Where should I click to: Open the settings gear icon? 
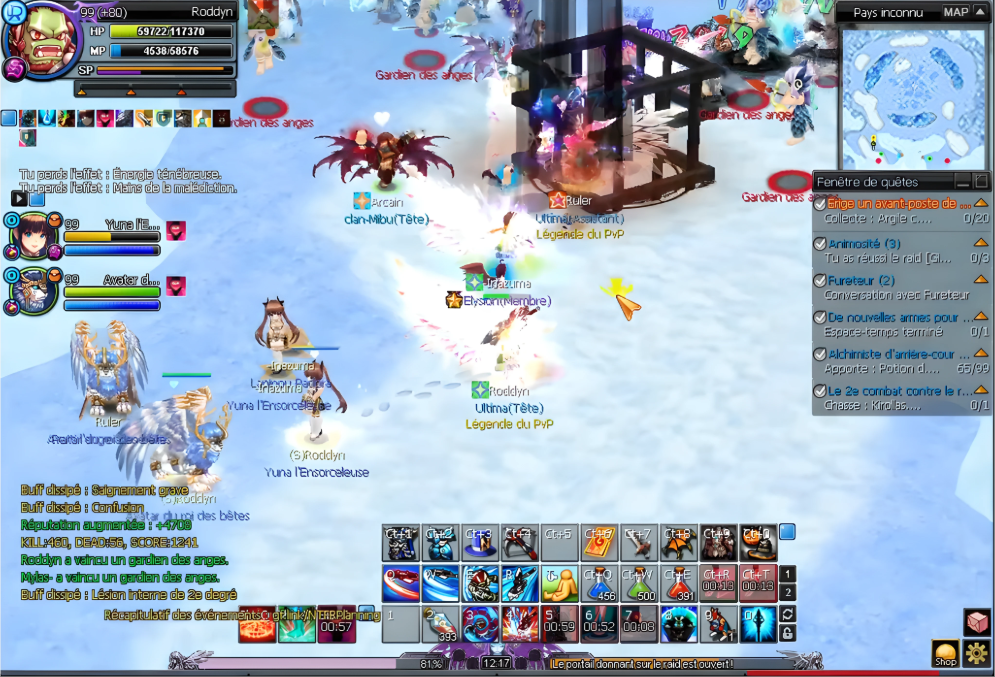977,654
